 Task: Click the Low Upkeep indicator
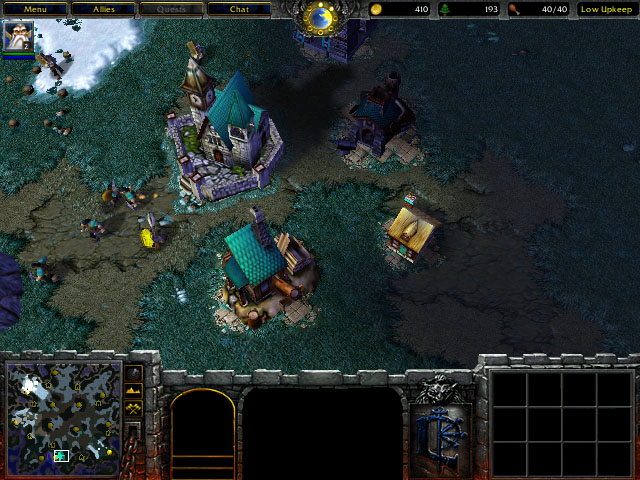pos(608,9)
